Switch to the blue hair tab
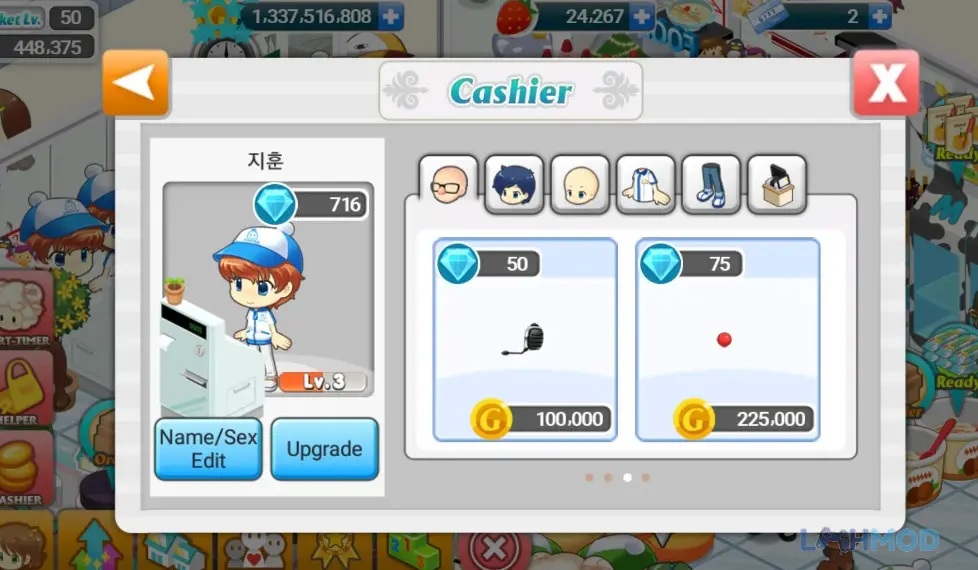Viewport: 978px width, 570px height. click(514, 185)
